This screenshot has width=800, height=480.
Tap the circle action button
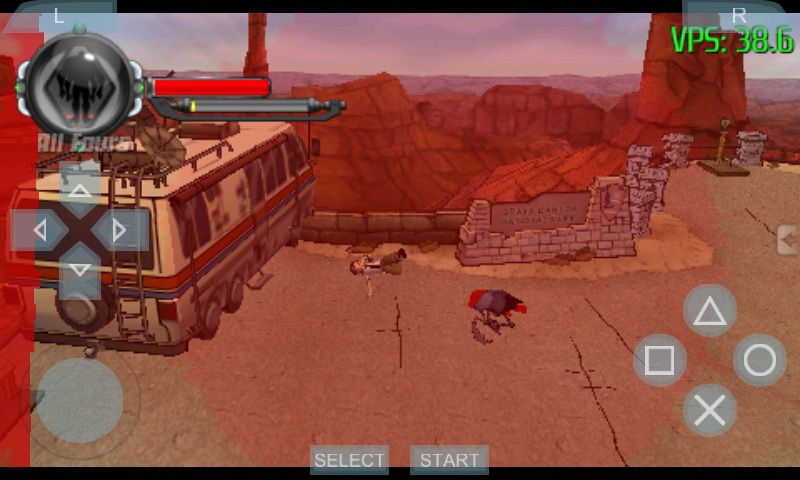point(760,360)
